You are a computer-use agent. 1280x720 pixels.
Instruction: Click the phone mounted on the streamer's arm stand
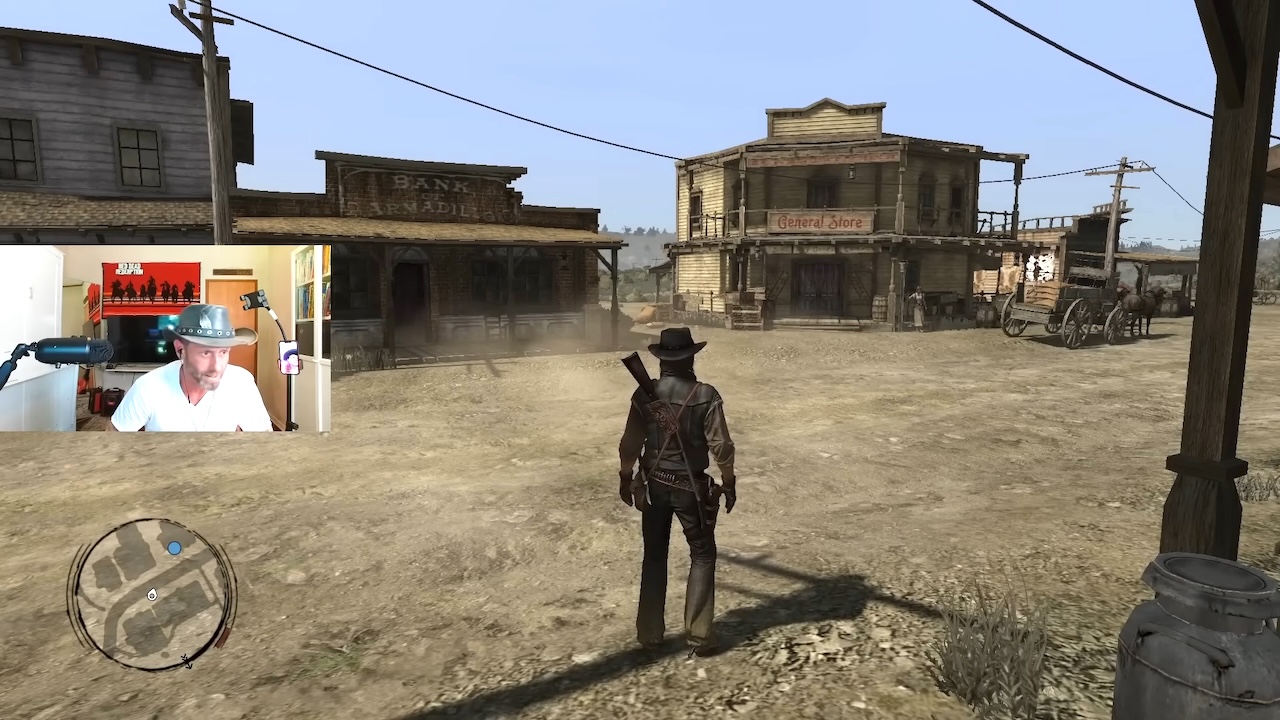point(289,357)
